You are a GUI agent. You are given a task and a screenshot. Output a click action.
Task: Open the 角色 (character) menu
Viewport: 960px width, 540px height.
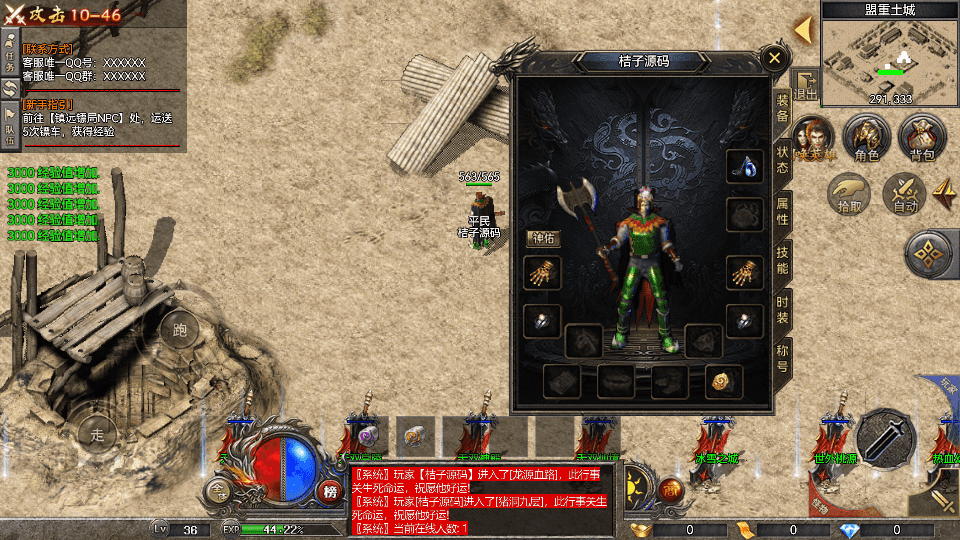click(x=866, y=139)
